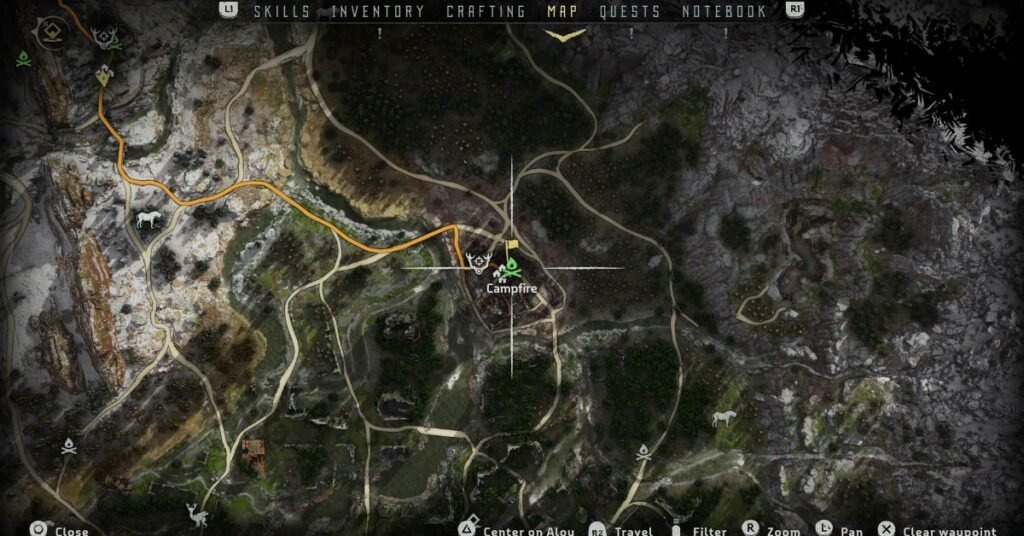The image size is (1024, 536).
Task: Open the Inventory tab
Action: click(x=377, y=12)
